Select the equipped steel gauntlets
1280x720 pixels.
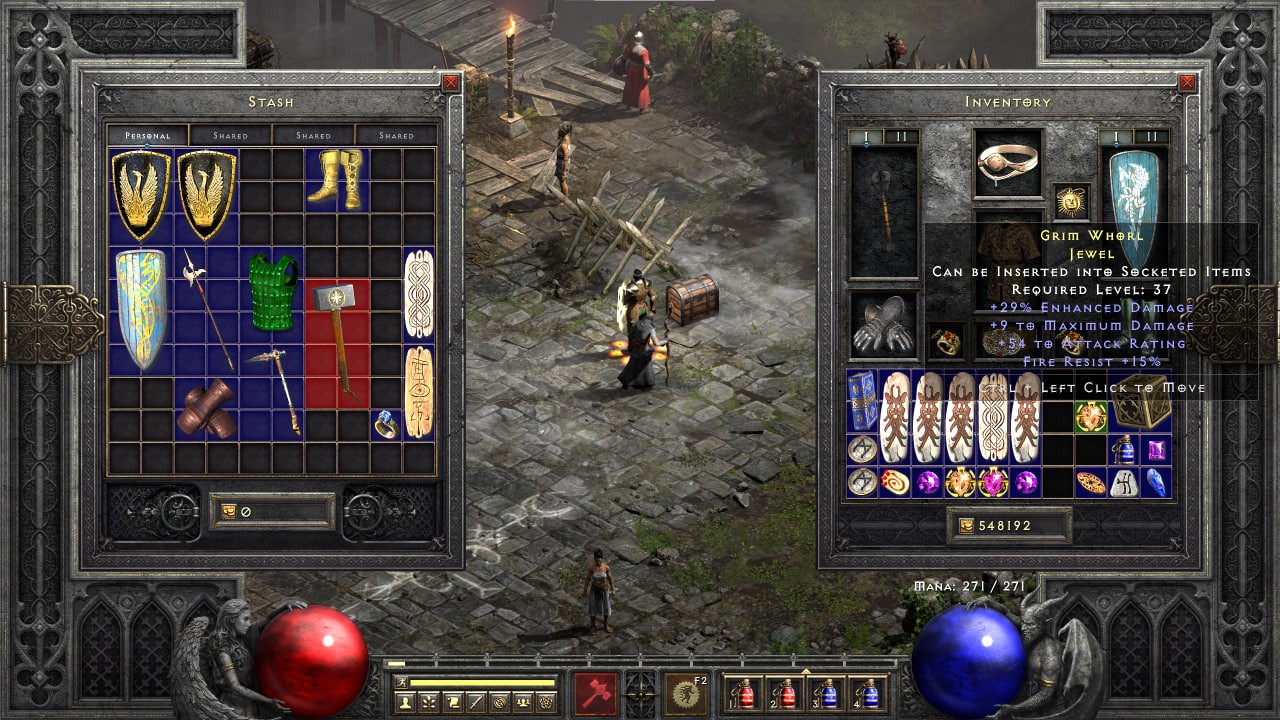click(x=883, y=326)
